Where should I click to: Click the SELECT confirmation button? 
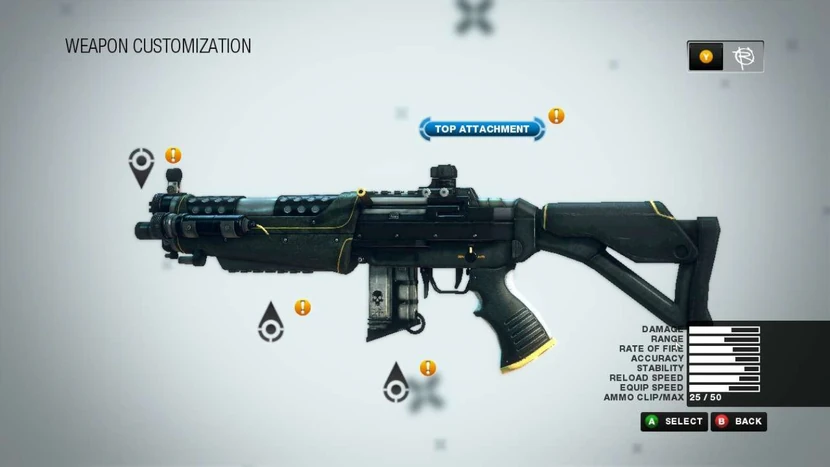674,422
